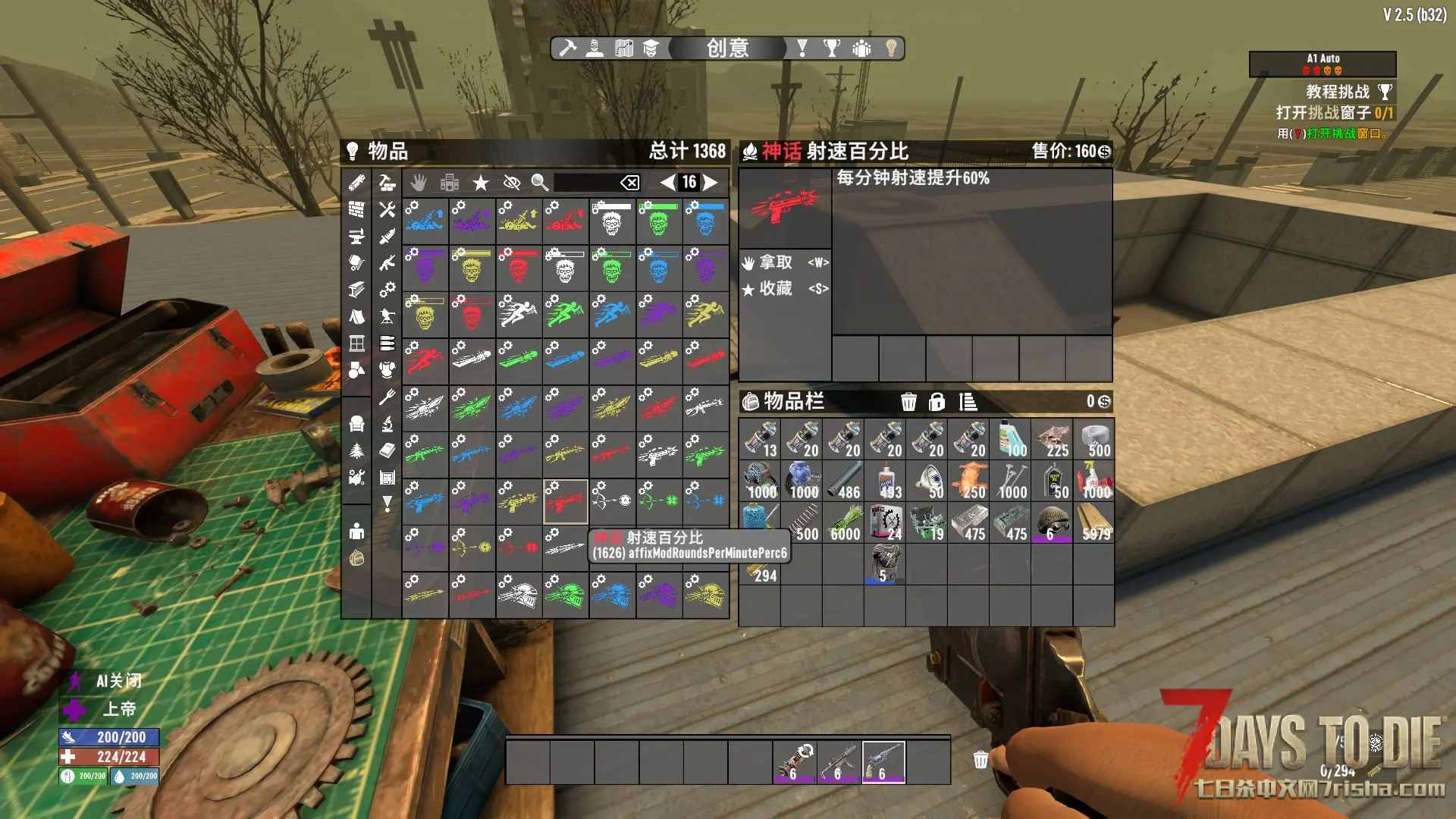Select the green plant fibers stack of 6000
Screen dimensions: 1456x819
843,523
